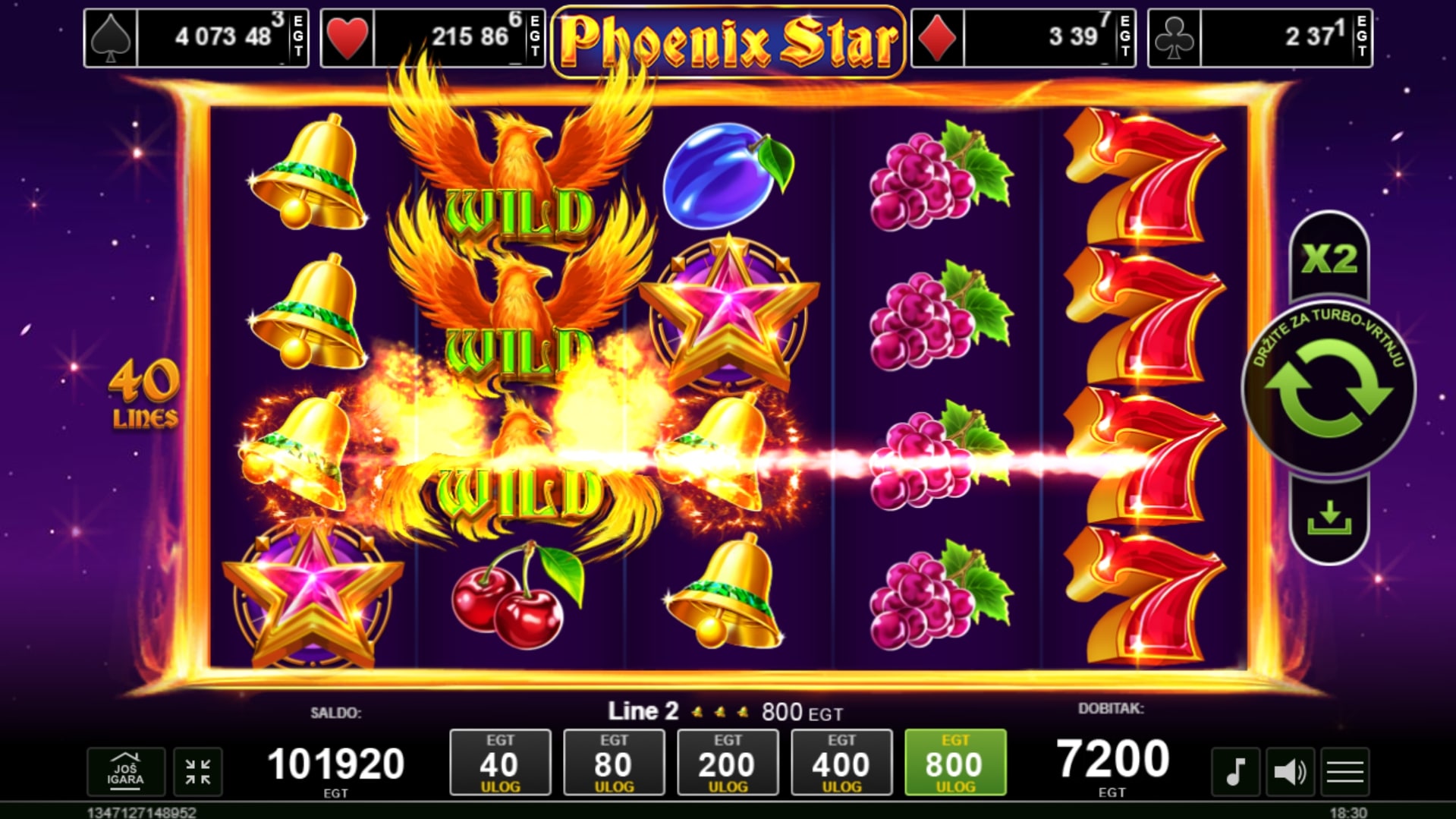This screenshot has height=819, width=1456.
Task: Open the Još Igara games lobby
Action: (125, 771)
